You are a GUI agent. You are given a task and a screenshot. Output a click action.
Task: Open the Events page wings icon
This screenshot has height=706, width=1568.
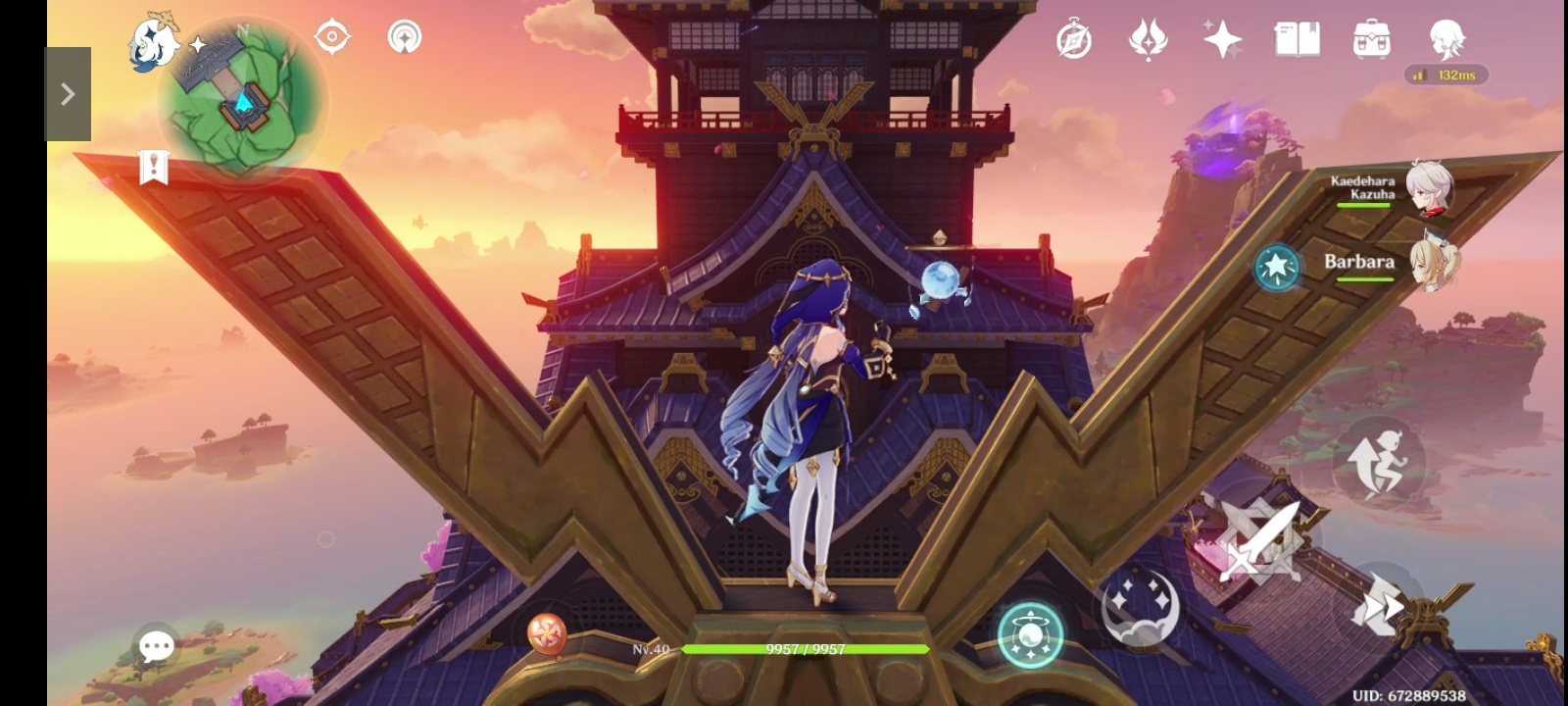click(x=1147, y=39)
